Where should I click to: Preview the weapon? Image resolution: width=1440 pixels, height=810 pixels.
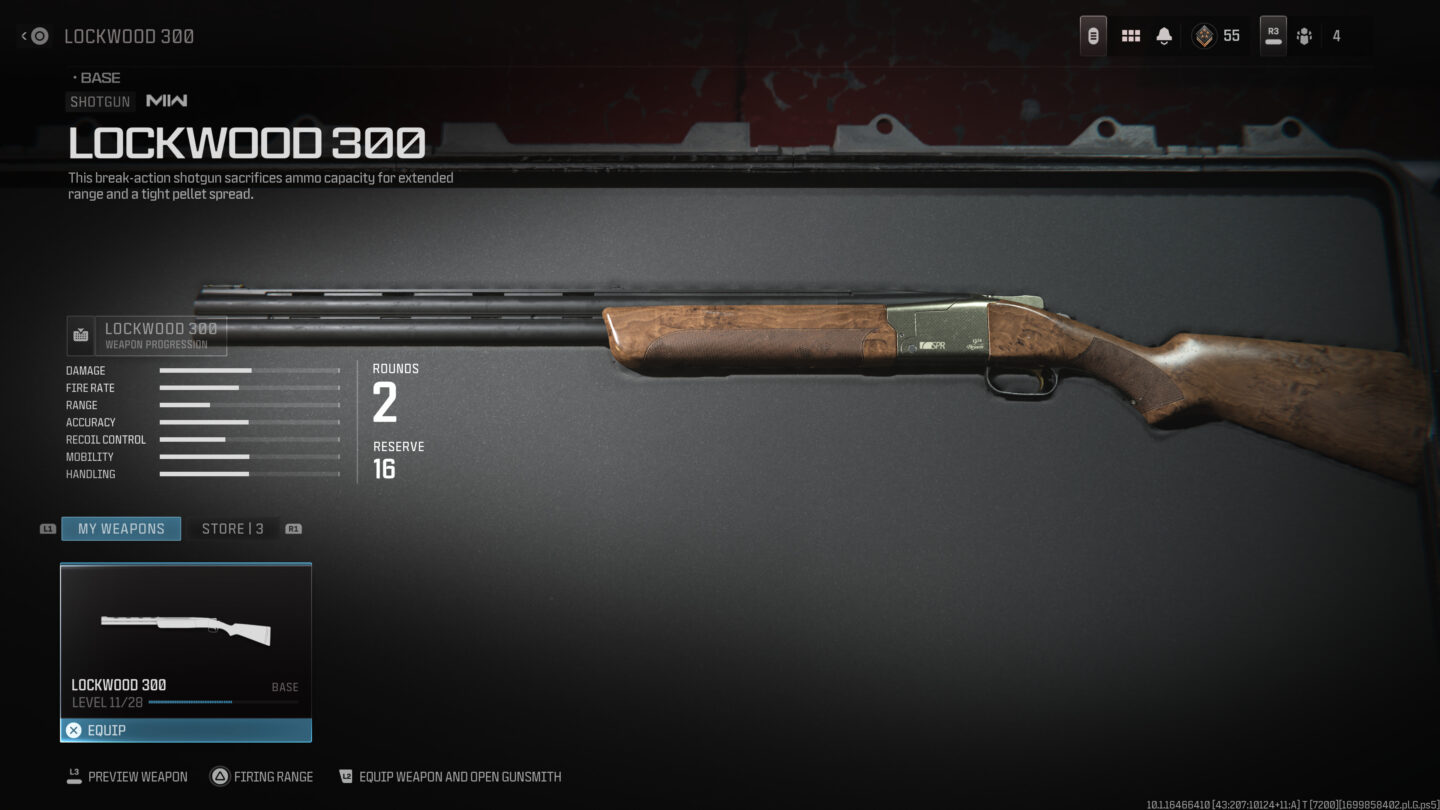point(127,776)
